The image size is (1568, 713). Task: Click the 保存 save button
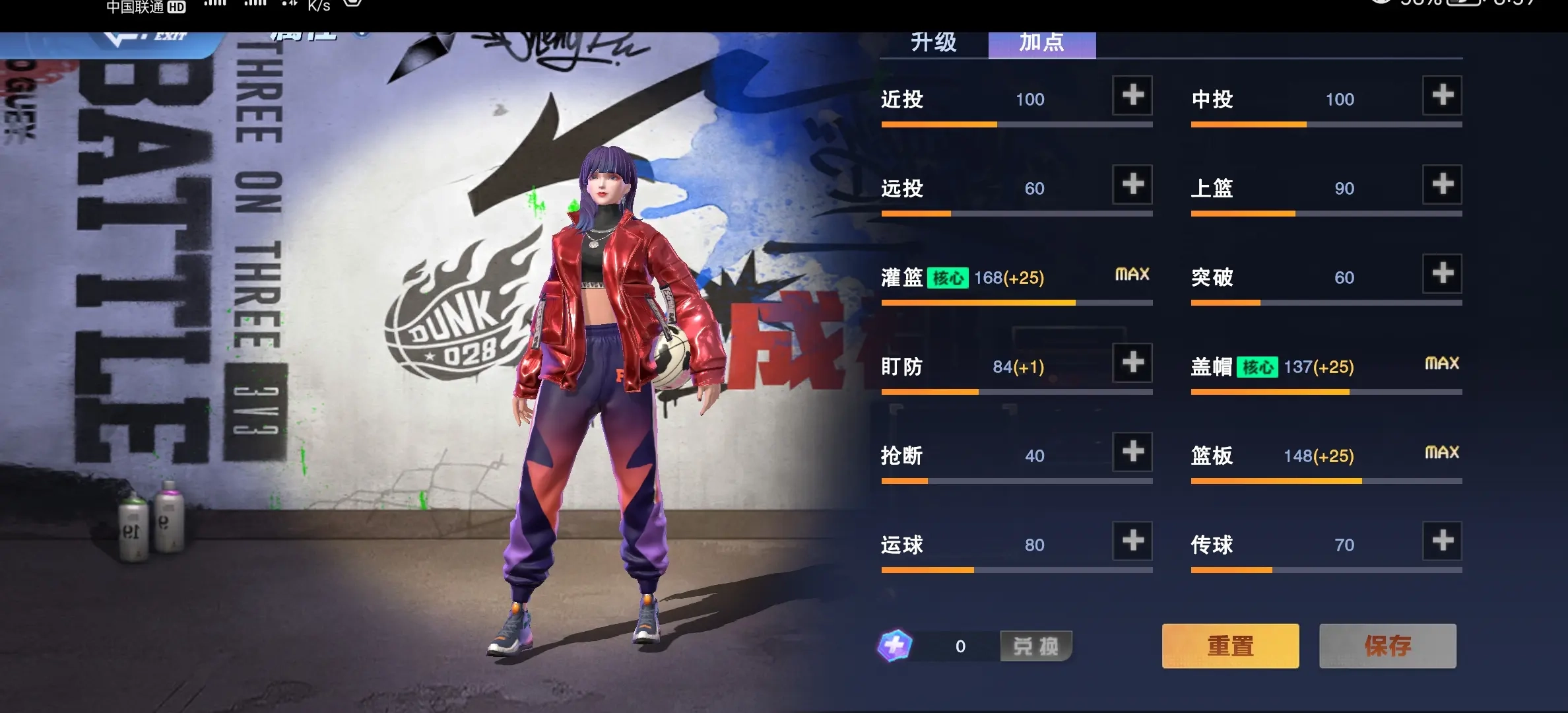coord(1387,646)
